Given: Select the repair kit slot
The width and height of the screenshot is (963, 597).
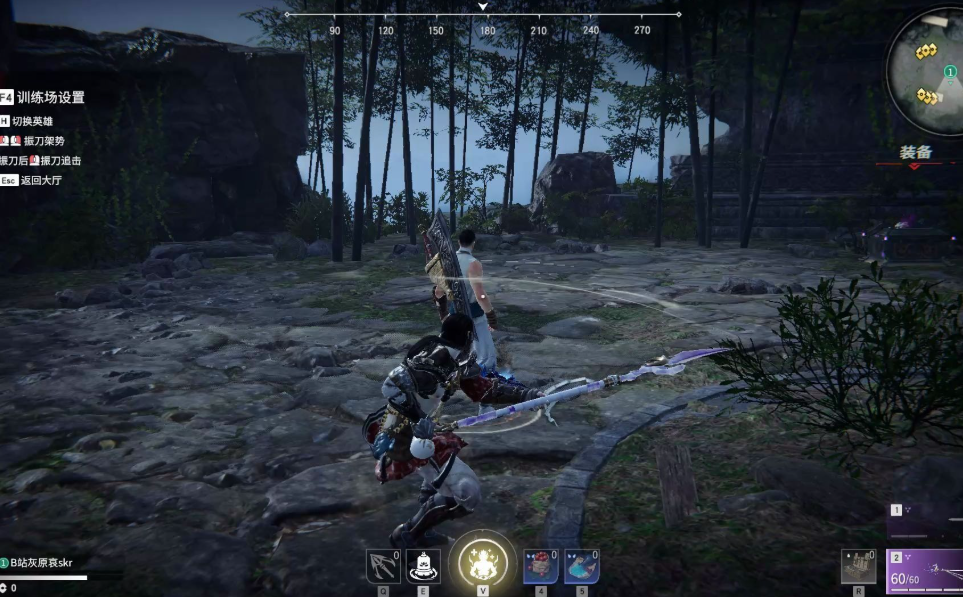Looking at the screenshot, I should (x=858, y=567).
